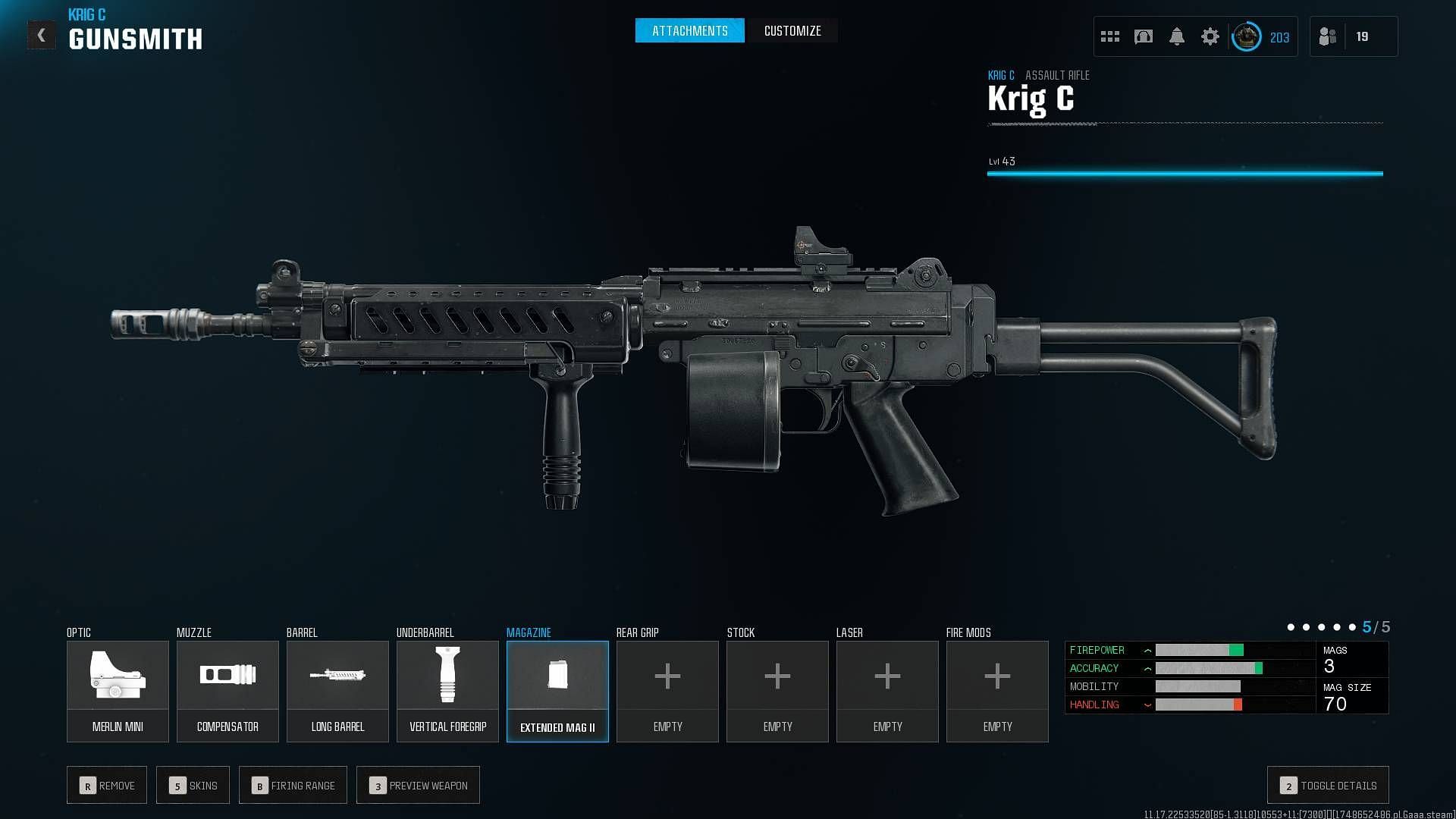This screenshot has width=1456, height=819.
Task: Open notifications bell icon
Action: (x=1176, y=36)
